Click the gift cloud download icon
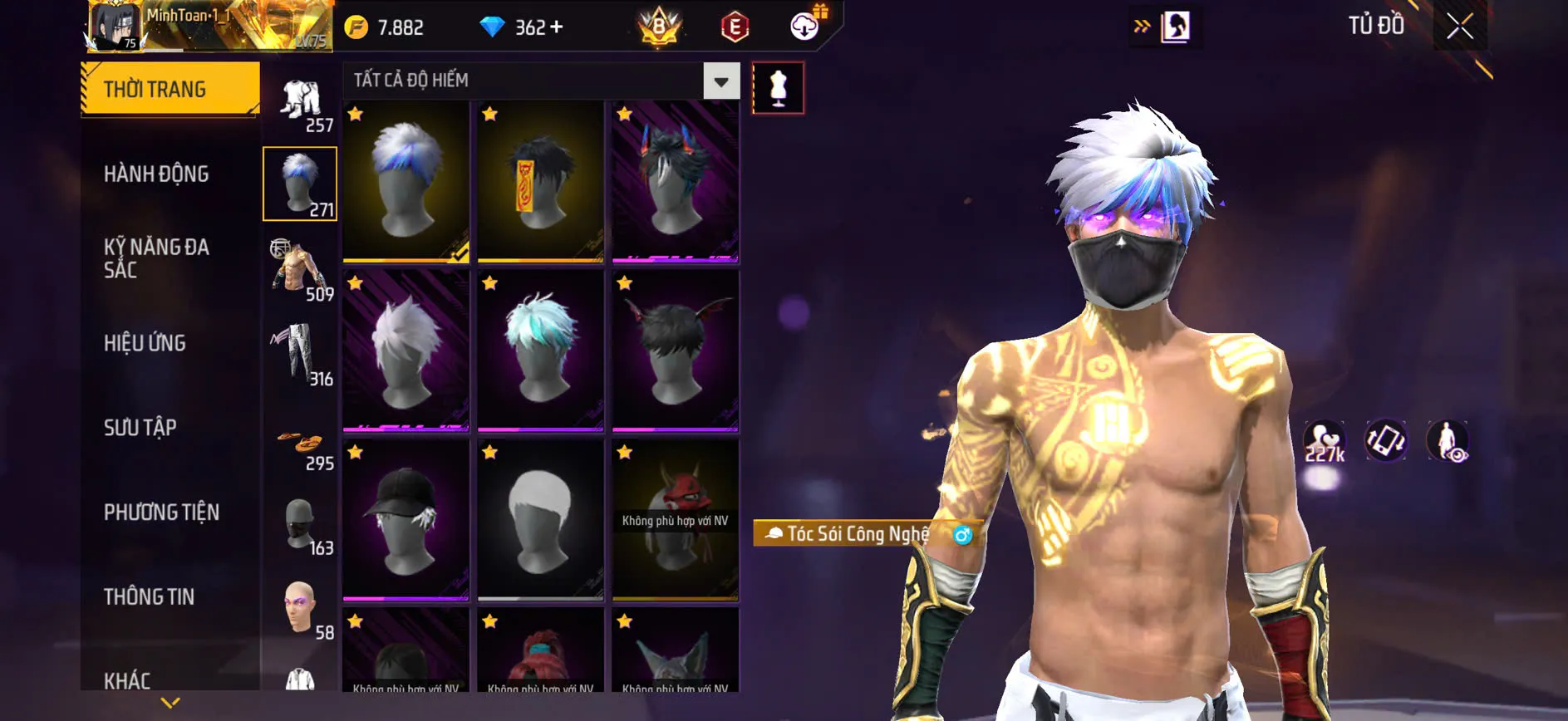 click(802, 26)
